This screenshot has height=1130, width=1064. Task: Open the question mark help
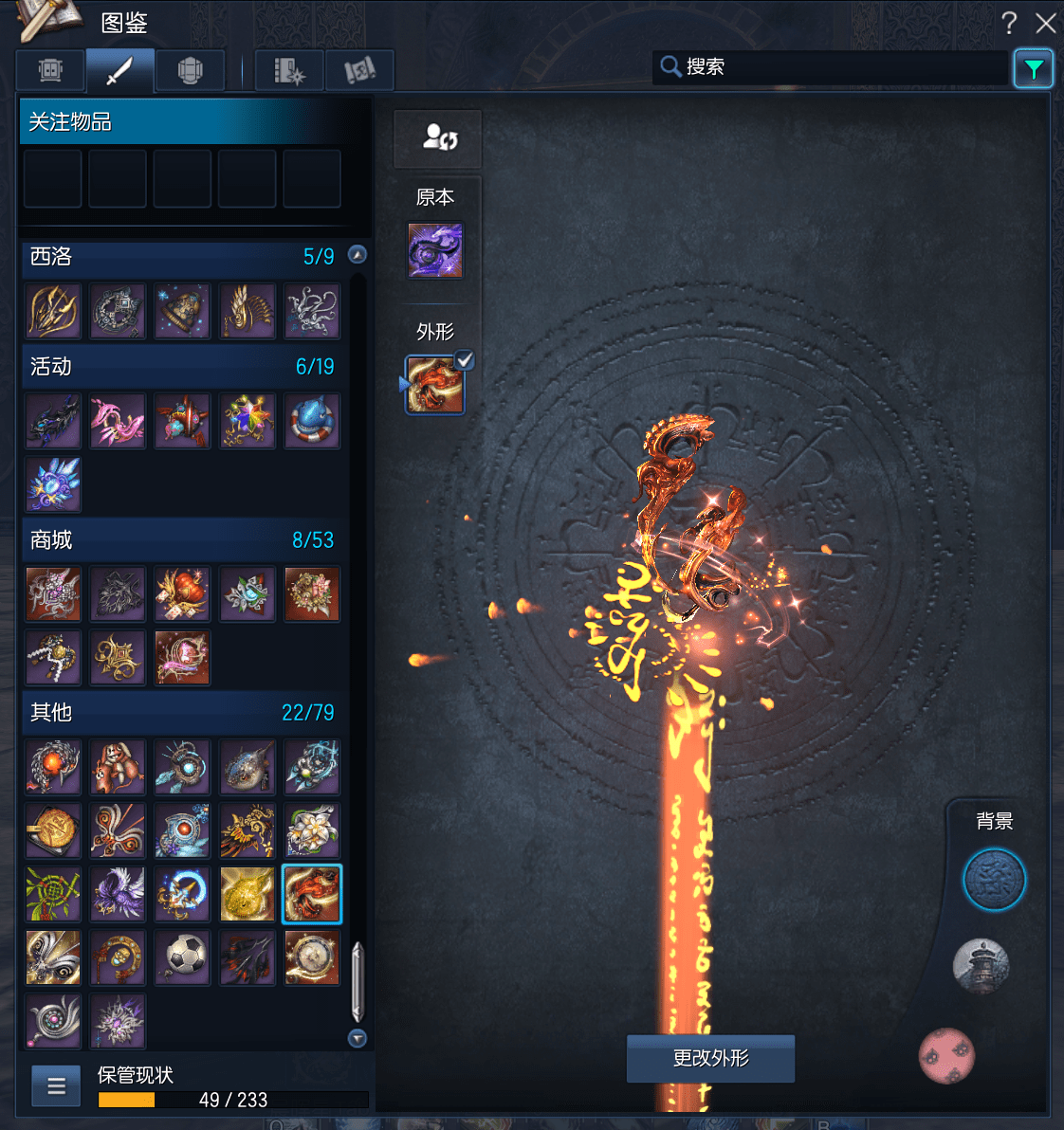(1009, 23)
